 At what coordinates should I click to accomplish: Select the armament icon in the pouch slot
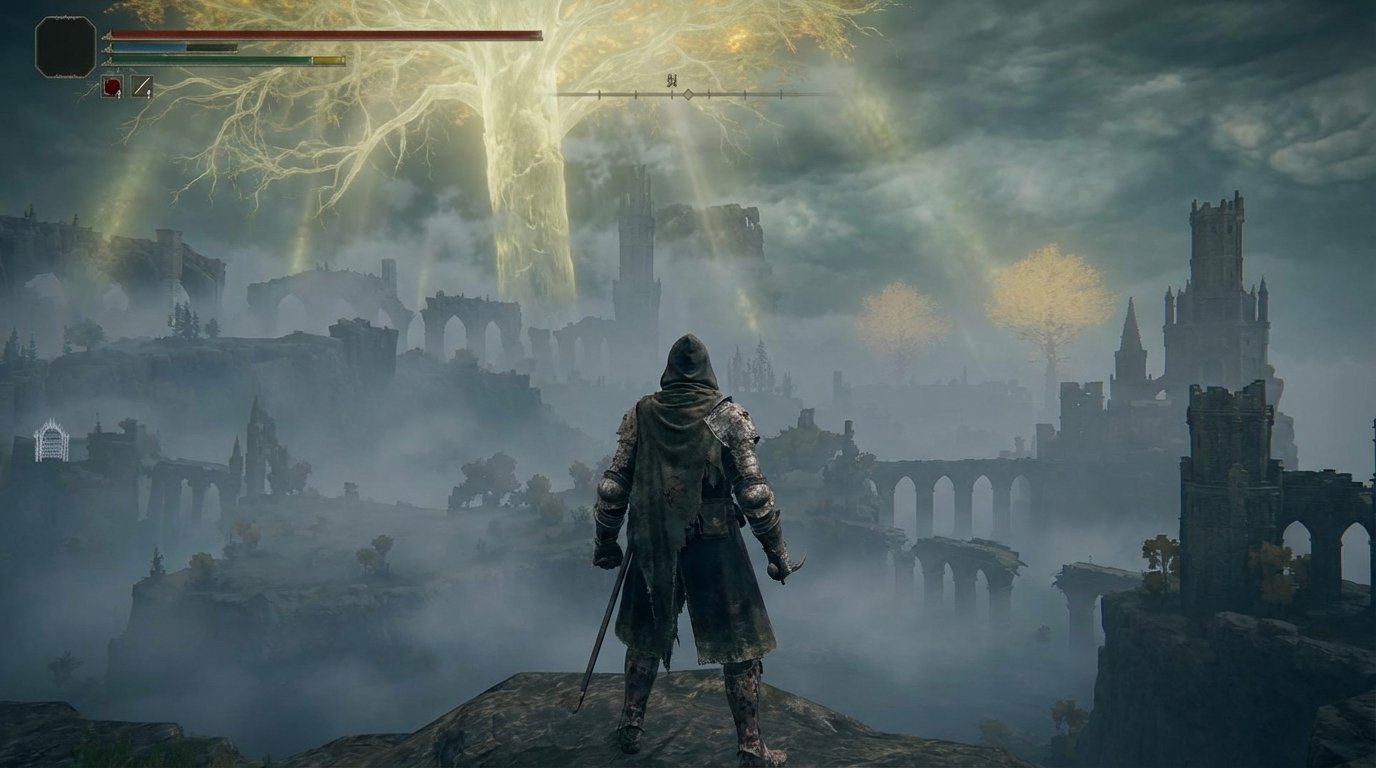[x=142, y=84]
